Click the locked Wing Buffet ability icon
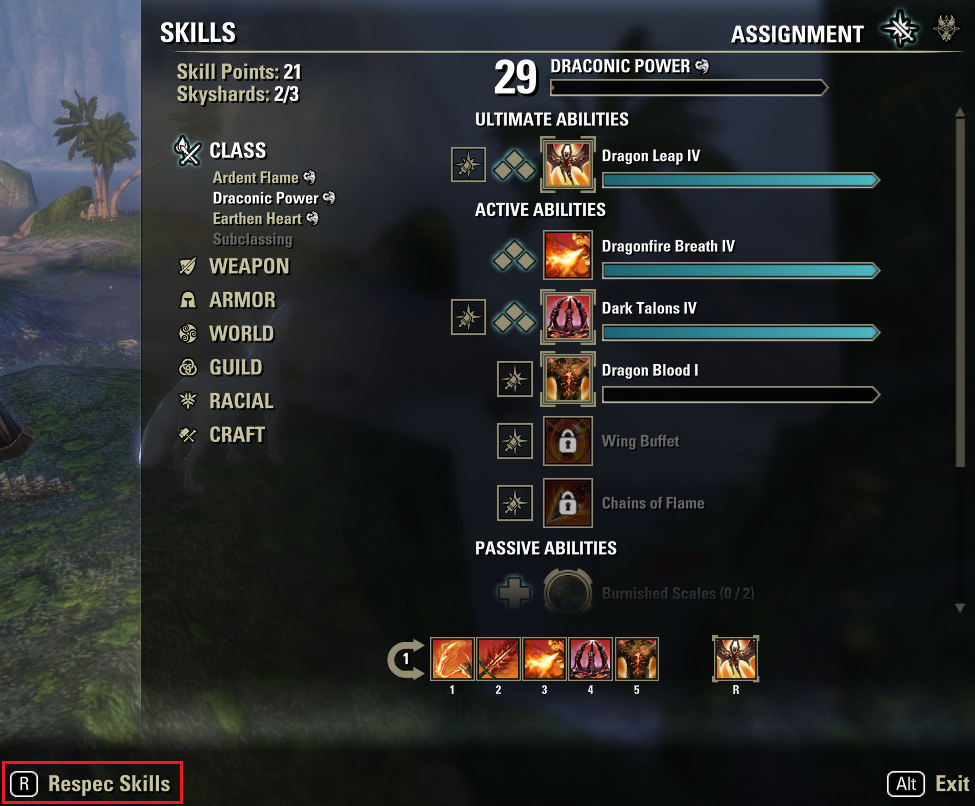Viewport: 975px width, 806px height. (567, 441)
